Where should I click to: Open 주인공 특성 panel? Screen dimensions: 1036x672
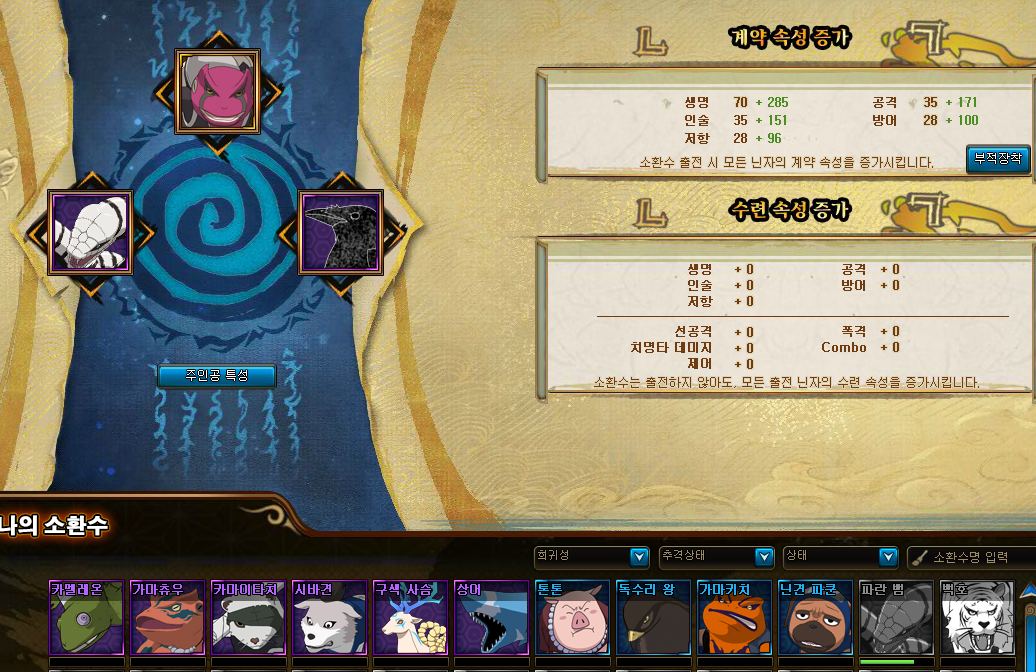coord(216,376)
